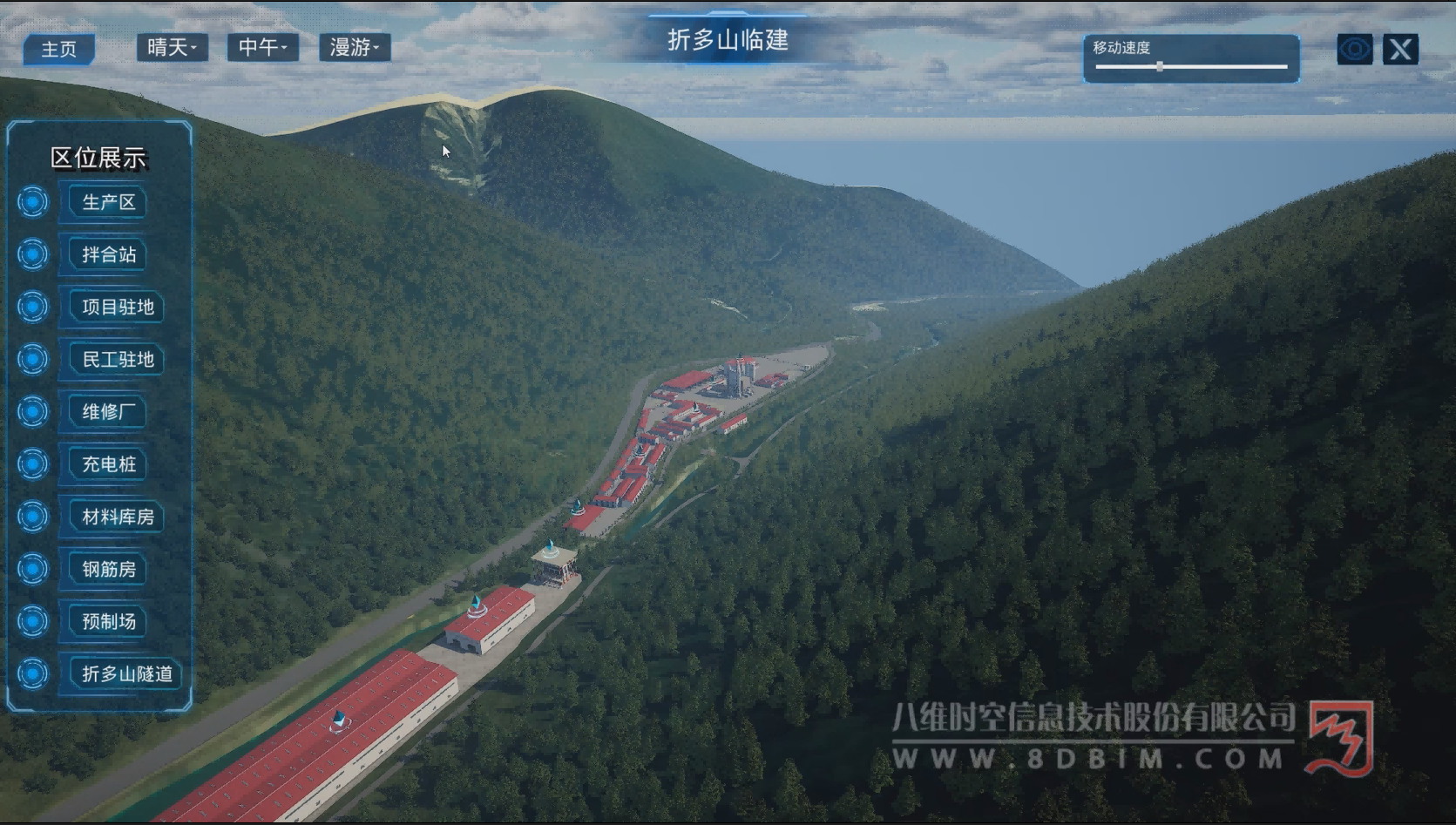Go to the 主页 home button
The width and height of the screenshot is (1456, 825).
click(x=58, y=49)
